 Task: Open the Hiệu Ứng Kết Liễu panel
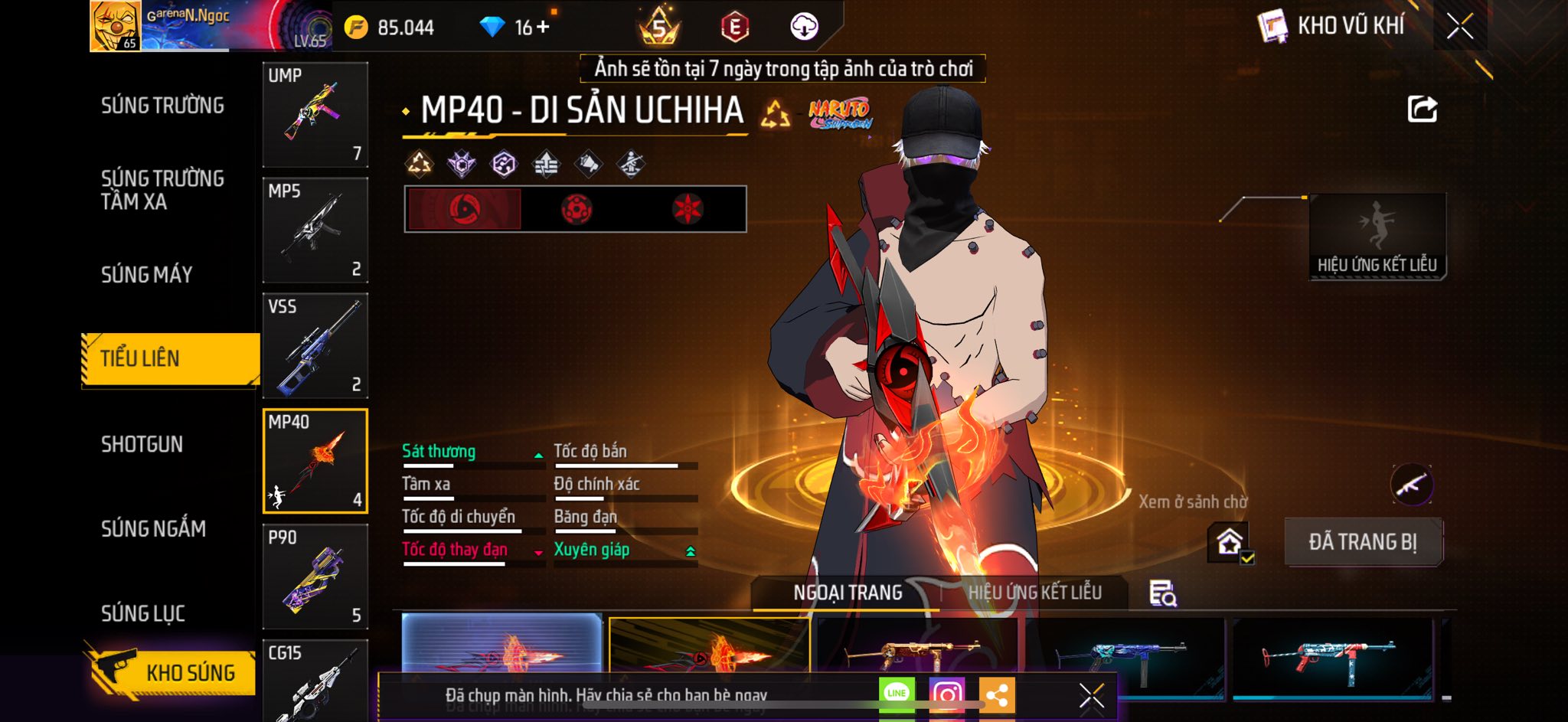click(1377, 237)
